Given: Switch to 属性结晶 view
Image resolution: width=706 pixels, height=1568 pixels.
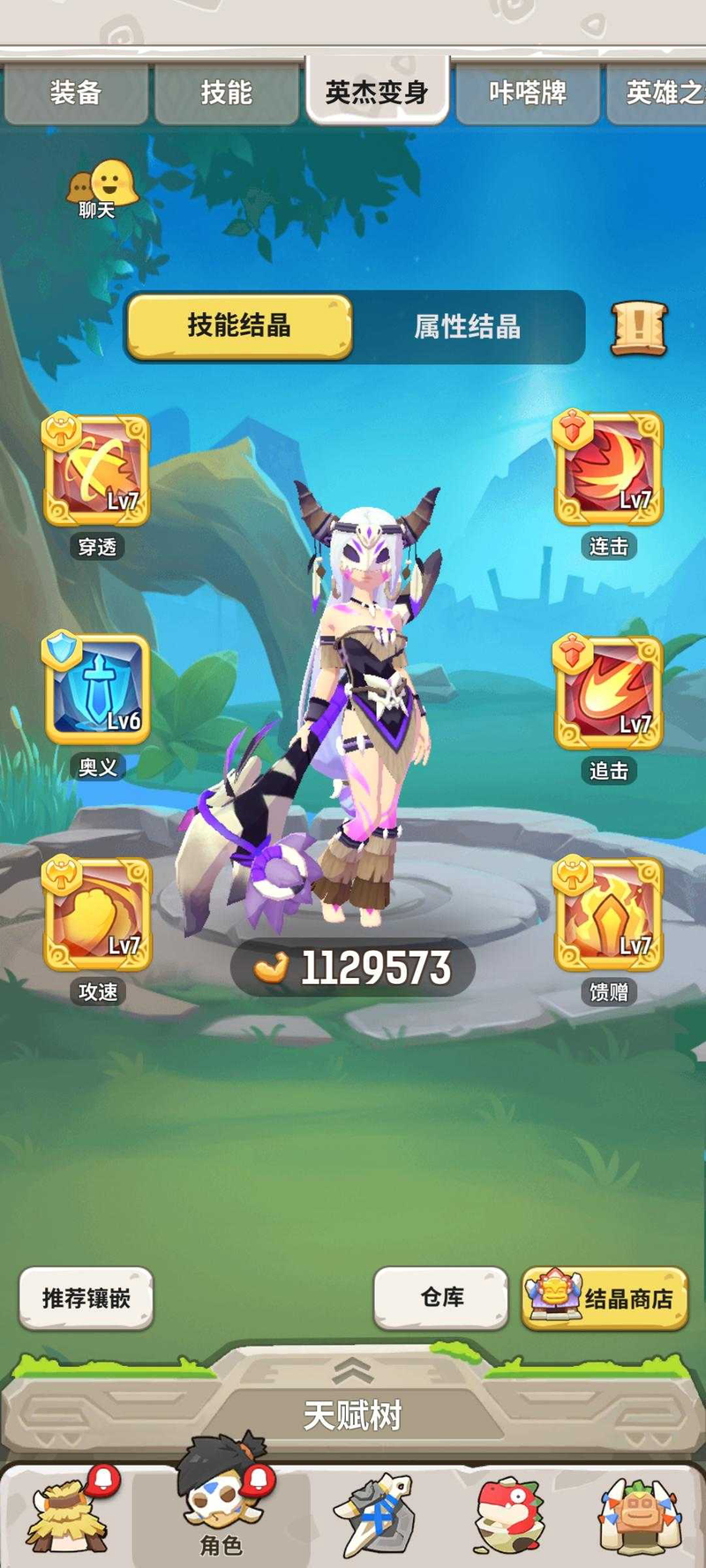Looking at the screenshot, I should tap(468, 327).
